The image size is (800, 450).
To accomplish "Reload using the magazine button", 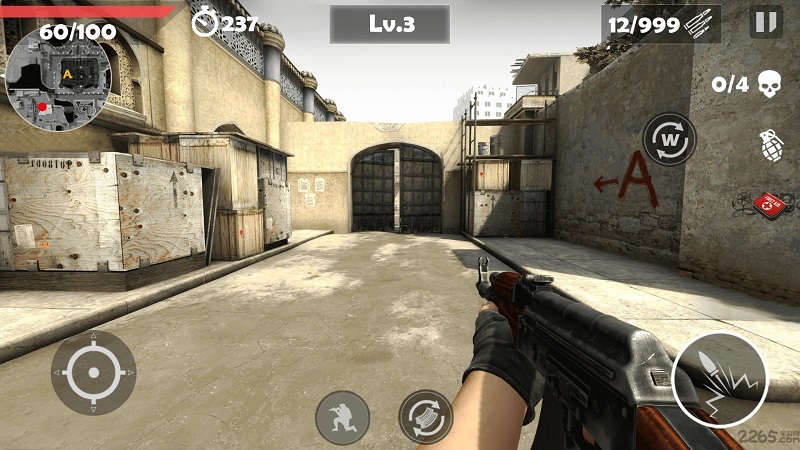I will [426, 417].
